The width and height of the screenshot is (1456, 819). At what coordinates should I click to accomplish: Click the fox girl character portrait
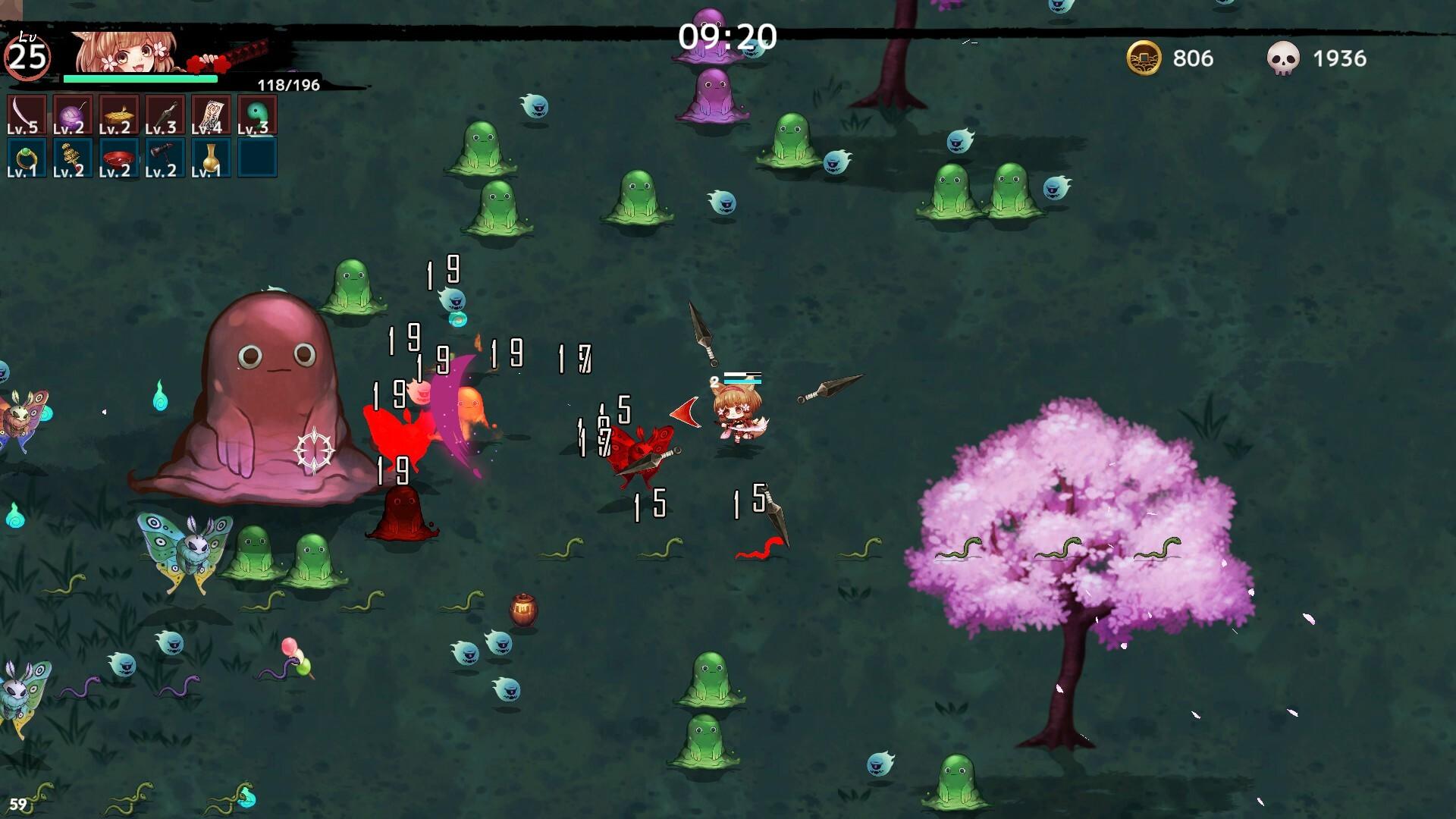pyautogui.click(x=129, y=52)
